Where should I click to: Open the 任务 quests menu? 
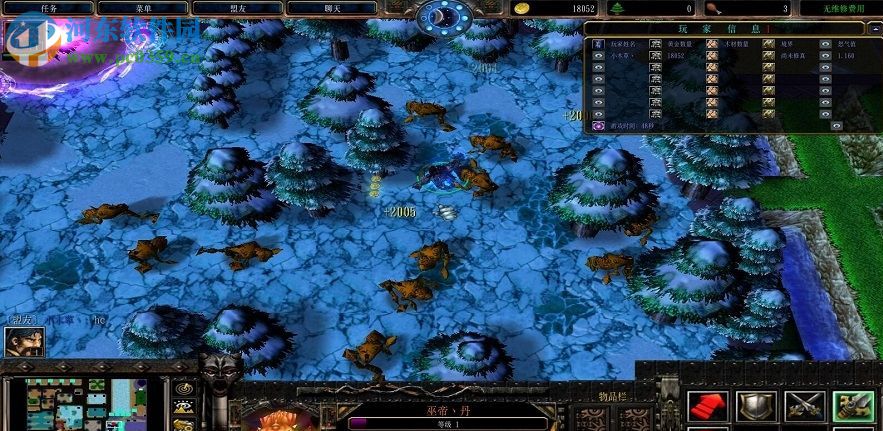point(50,8)
